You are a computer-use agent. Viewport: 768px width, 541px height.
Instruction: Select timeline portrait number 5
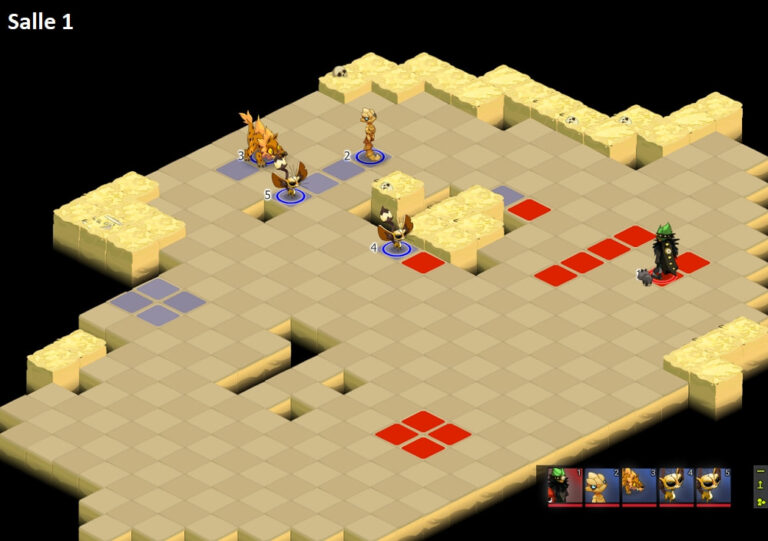(713, 485)
